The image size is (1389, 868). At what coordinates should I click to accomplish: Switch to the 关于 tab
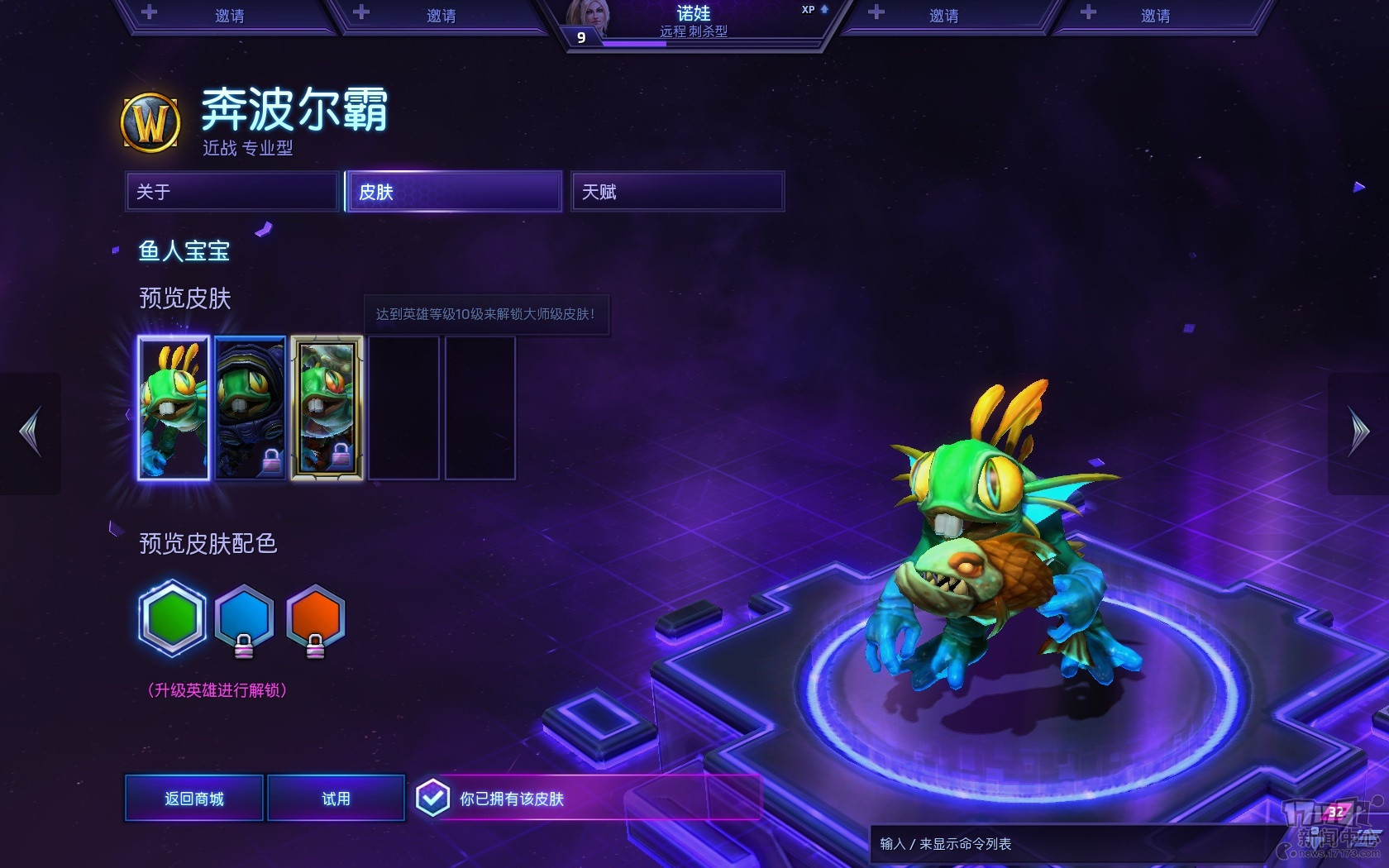(231, 192)
